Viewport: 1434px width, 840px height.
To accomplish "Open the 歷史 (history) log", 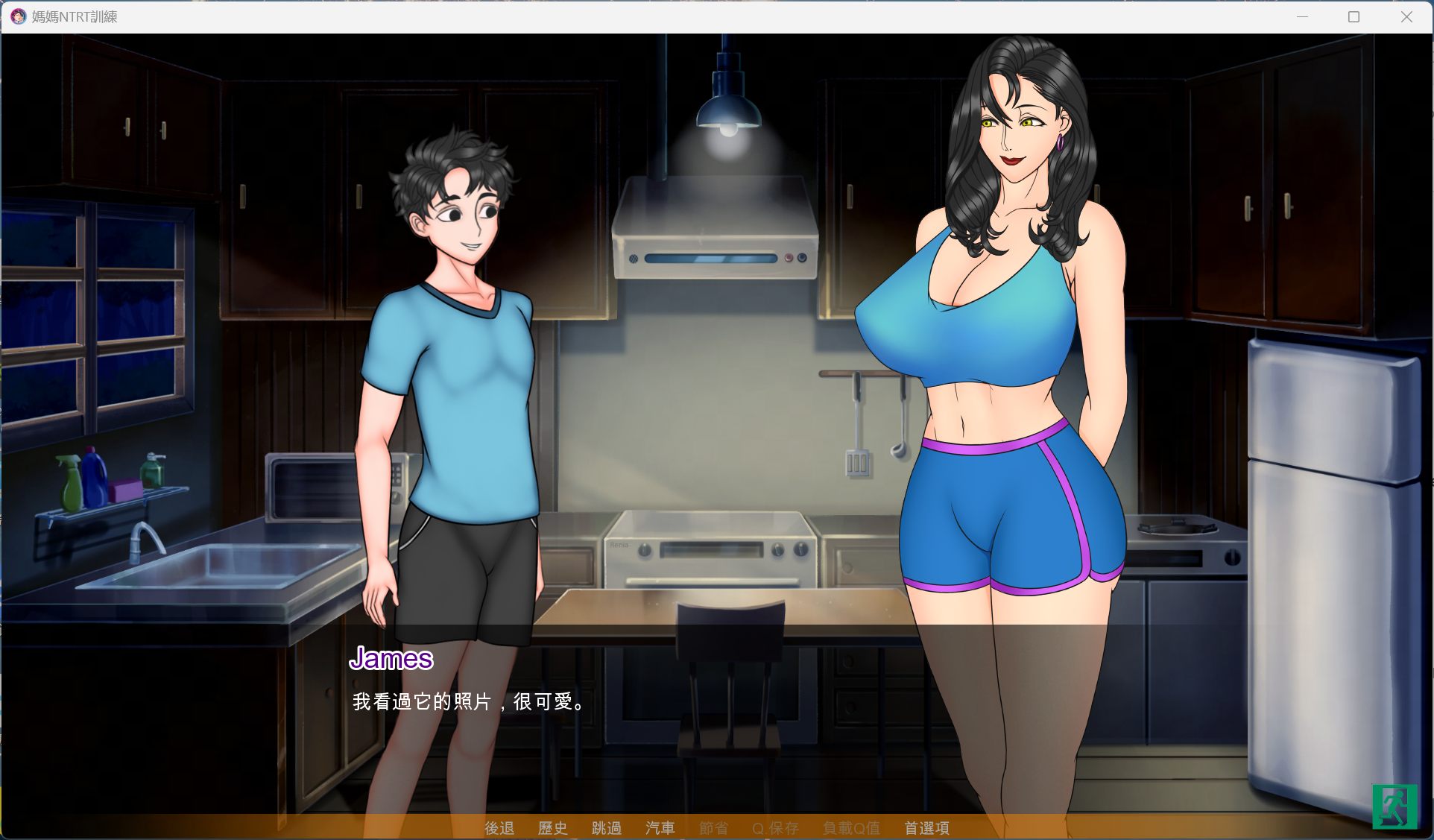I will click(553, 828).
